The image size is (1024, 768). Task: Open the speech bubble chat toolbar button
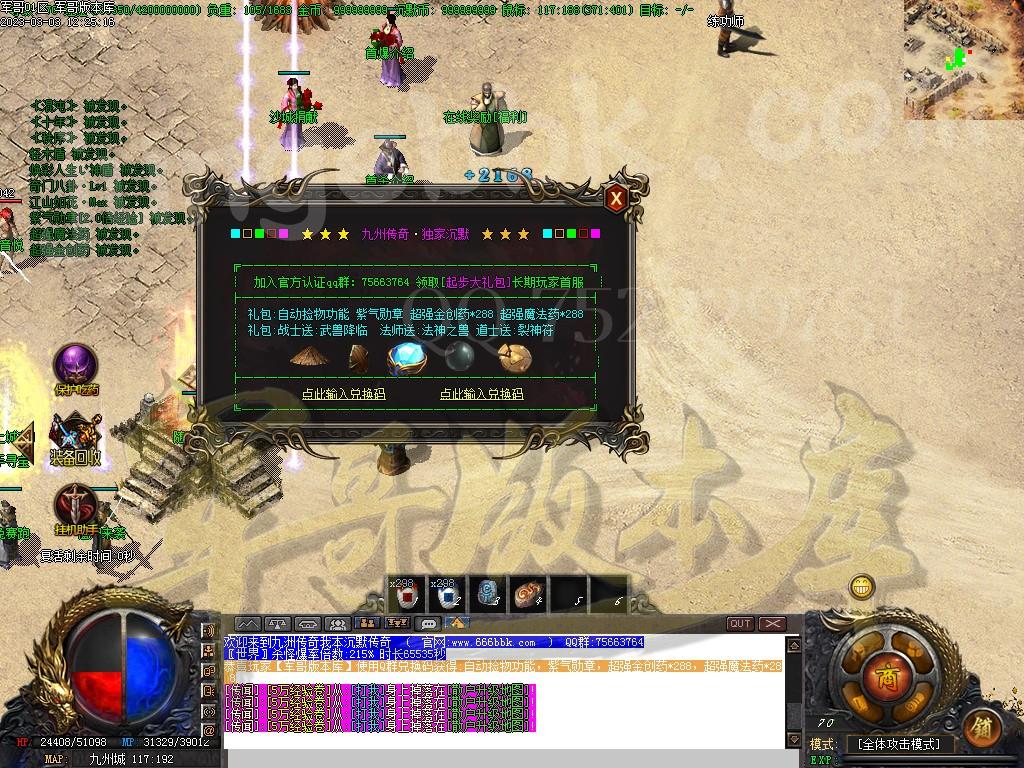(x=429, y=624)
